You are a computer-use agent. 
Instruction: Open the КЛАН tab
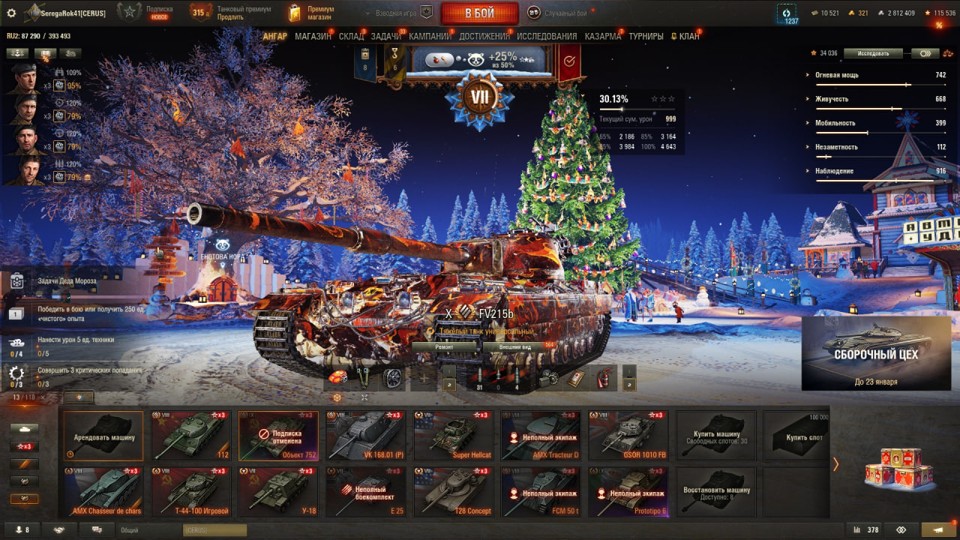point(685,36)
